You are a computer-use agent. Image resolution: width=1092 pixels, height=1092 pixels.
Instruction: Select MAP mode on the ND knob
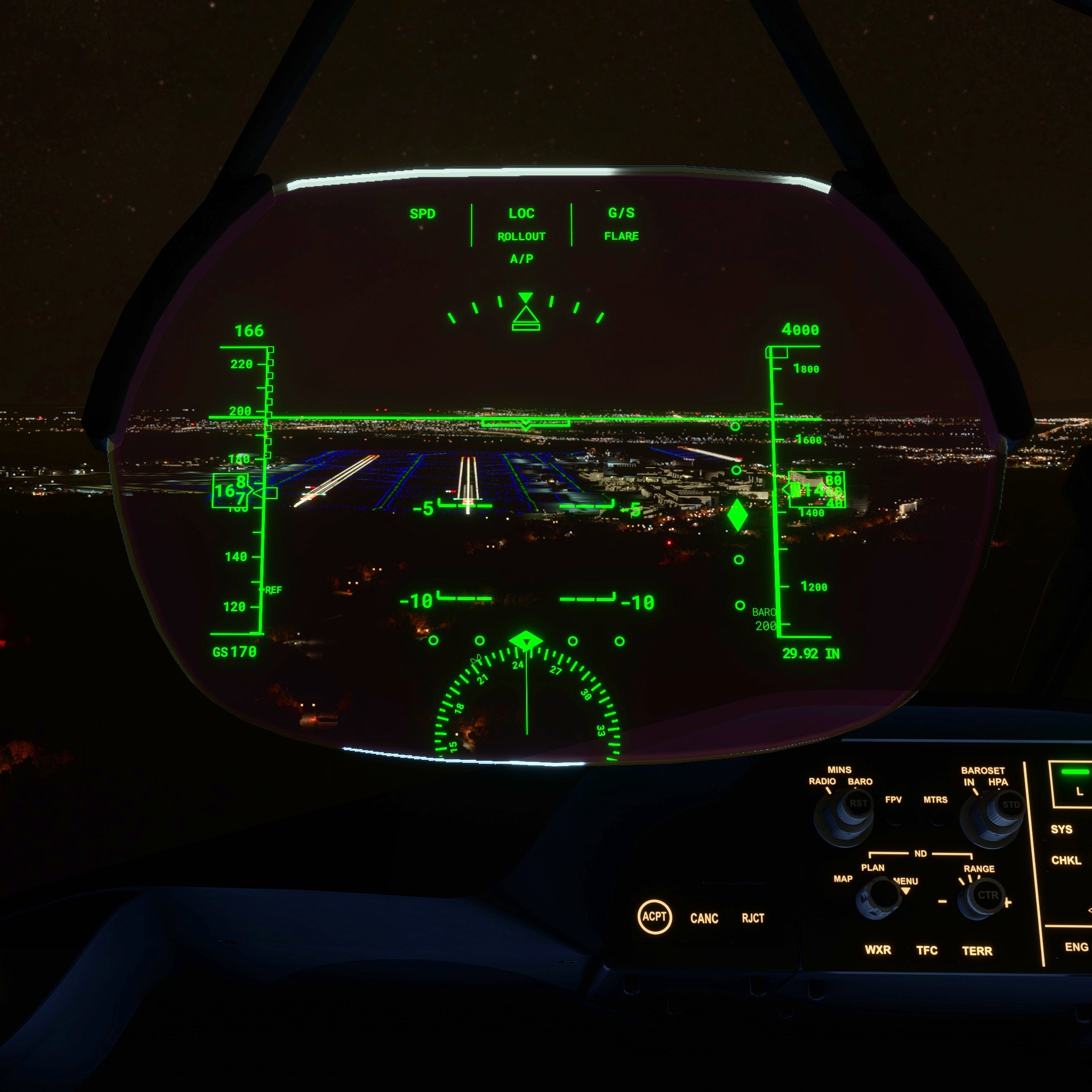pos(843,880)
